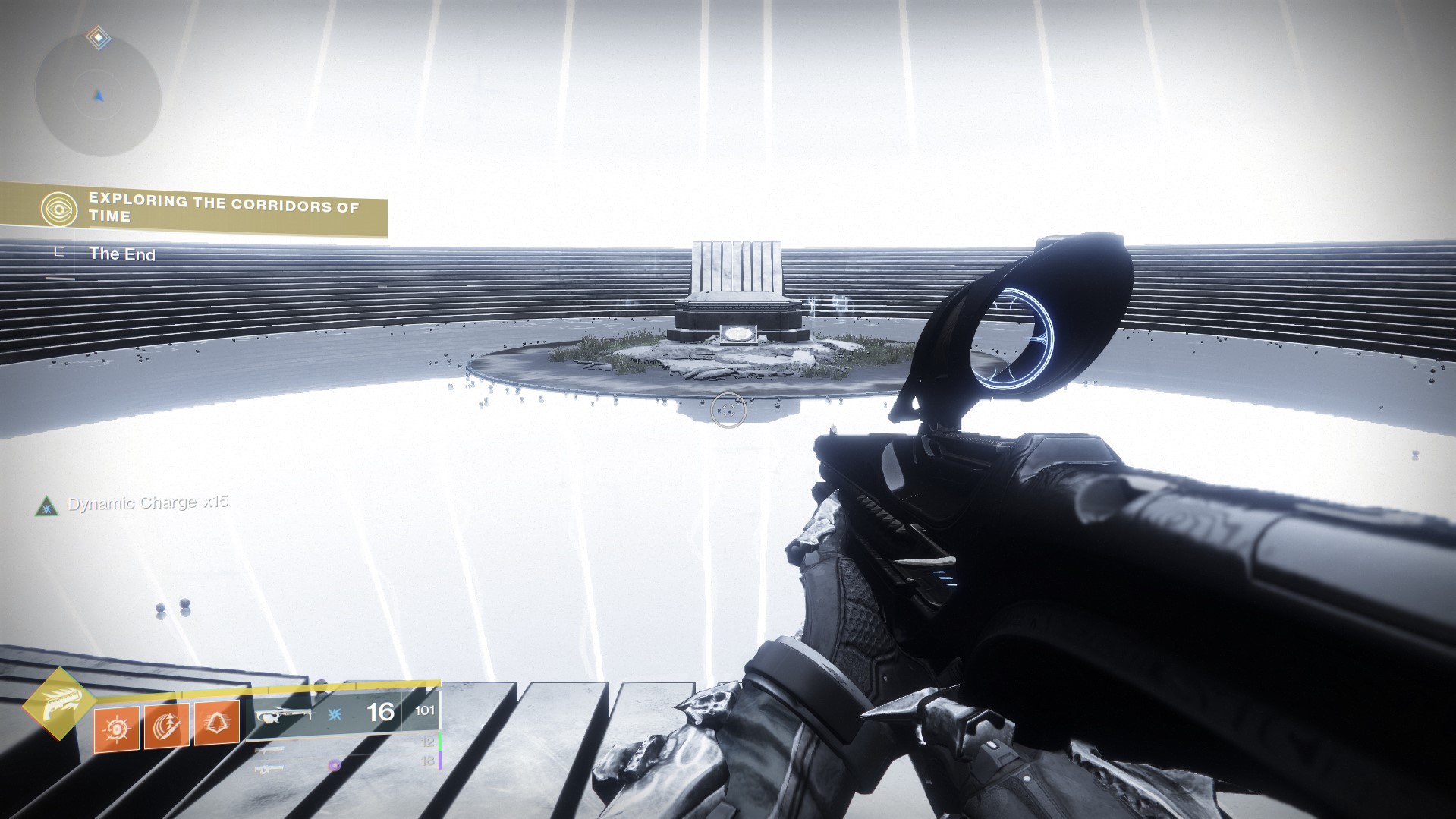
Task: Activate the hooded class ability icon
Action: 217,723
